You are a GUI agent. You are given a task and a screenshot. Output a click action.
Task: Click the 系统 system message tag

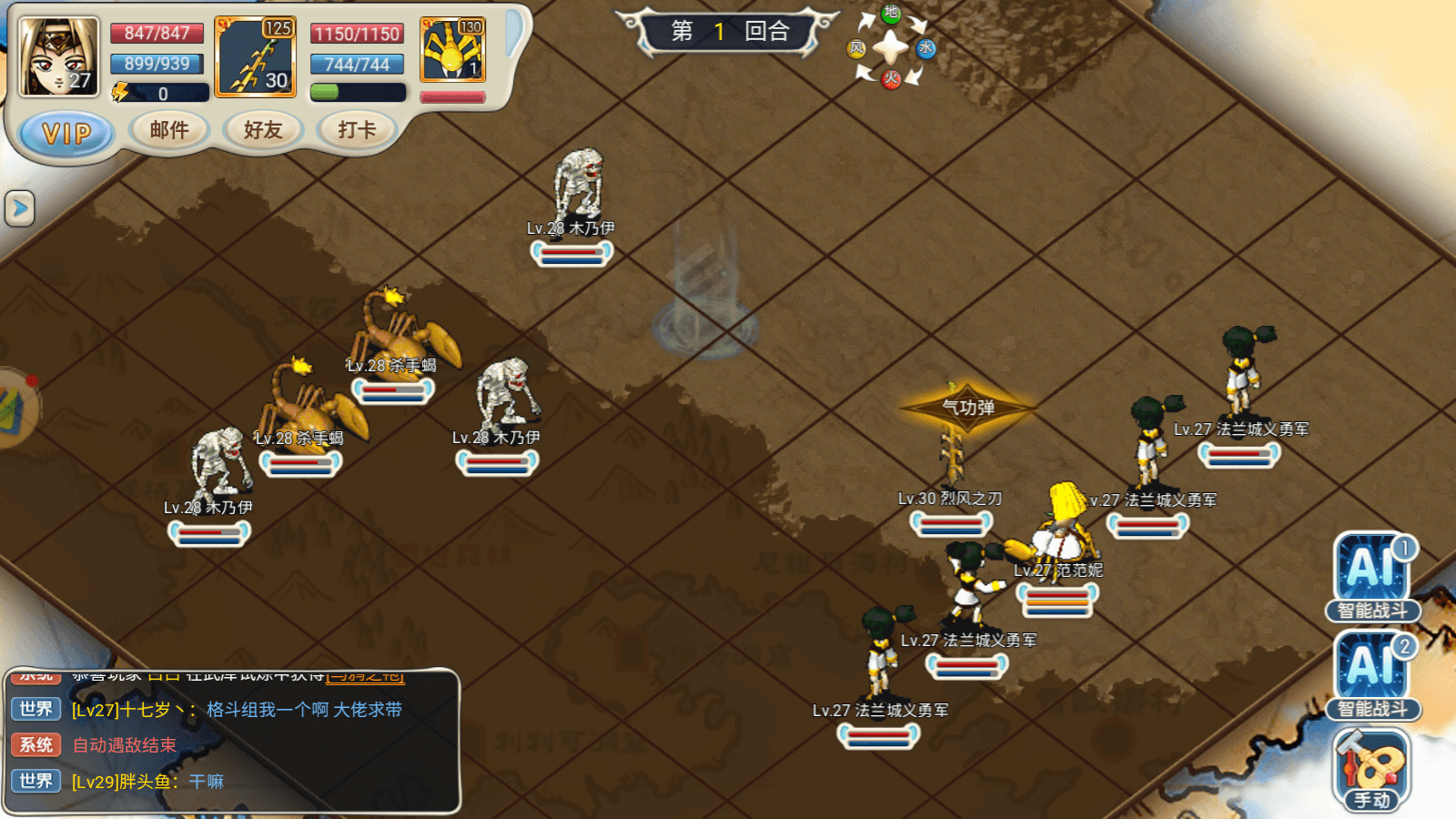point(36,744)
